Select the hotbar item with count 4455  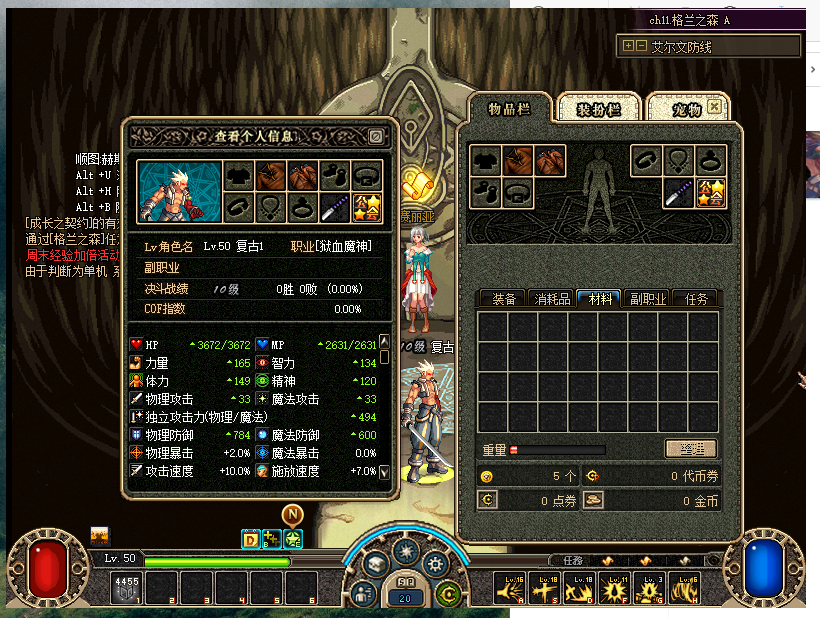127,588
